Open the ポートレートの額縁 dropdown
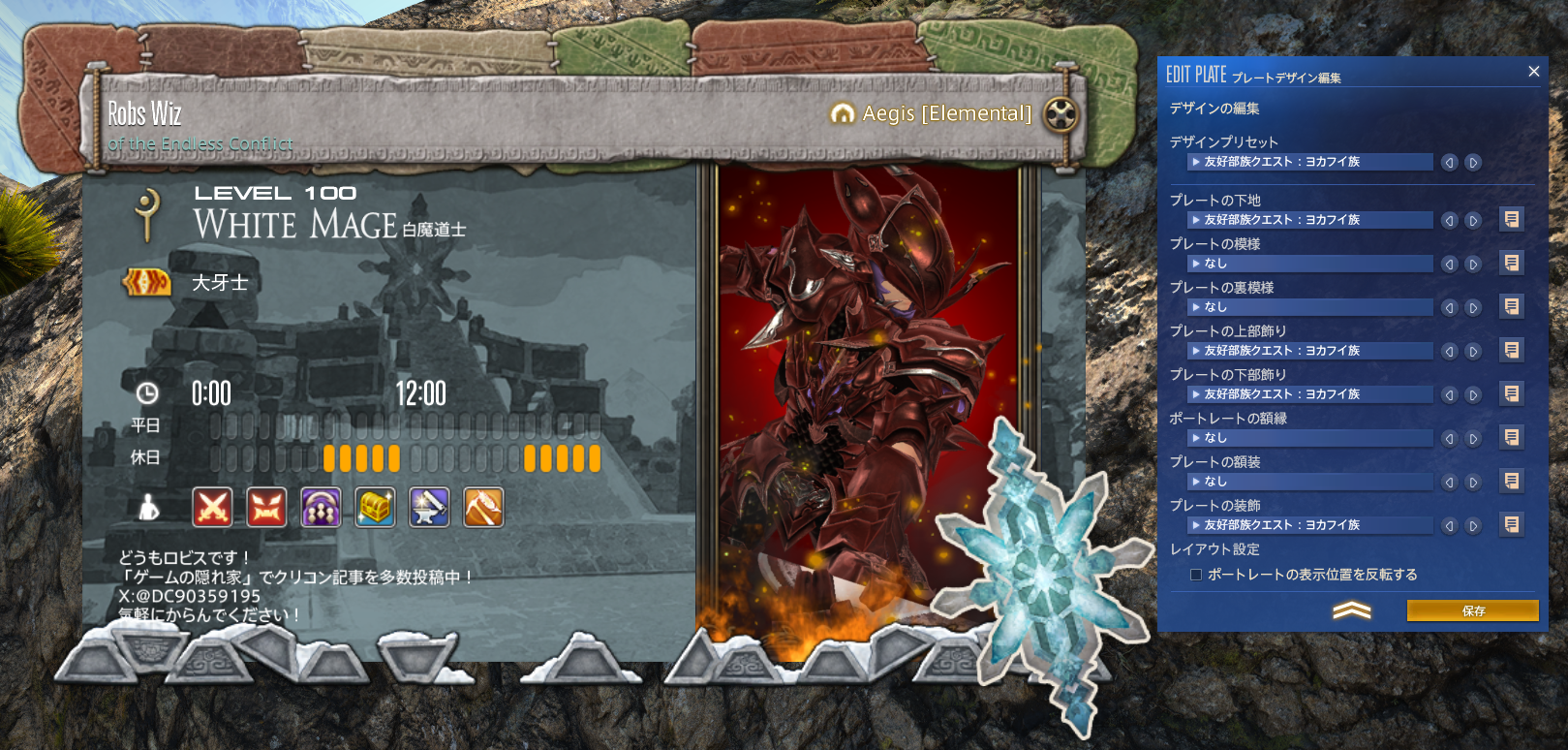Screen dimensions: 1568x750 coord(1309,438)
